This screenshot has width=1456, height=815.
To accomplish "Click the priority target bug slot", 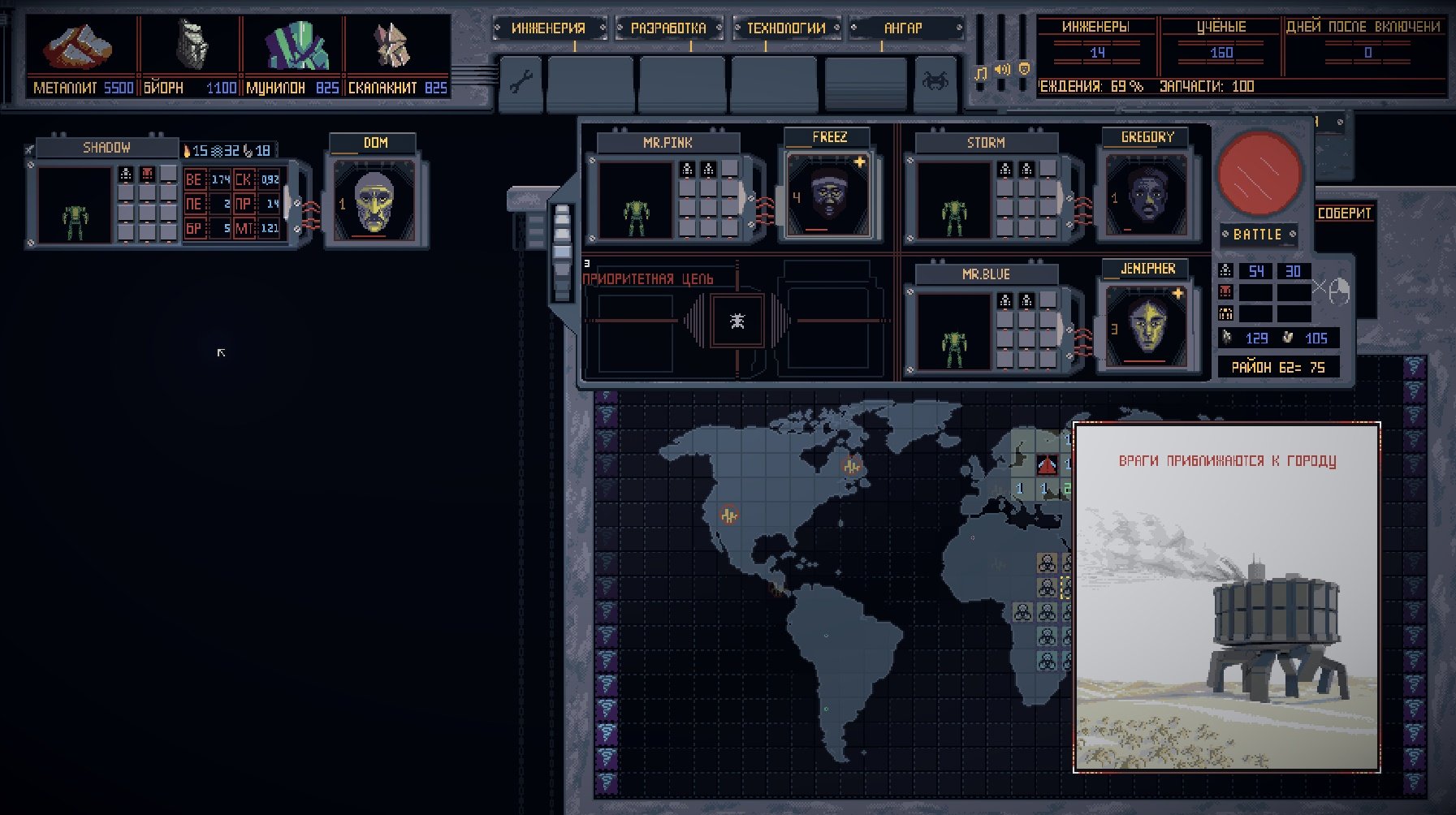I will [x=737, y=321].
